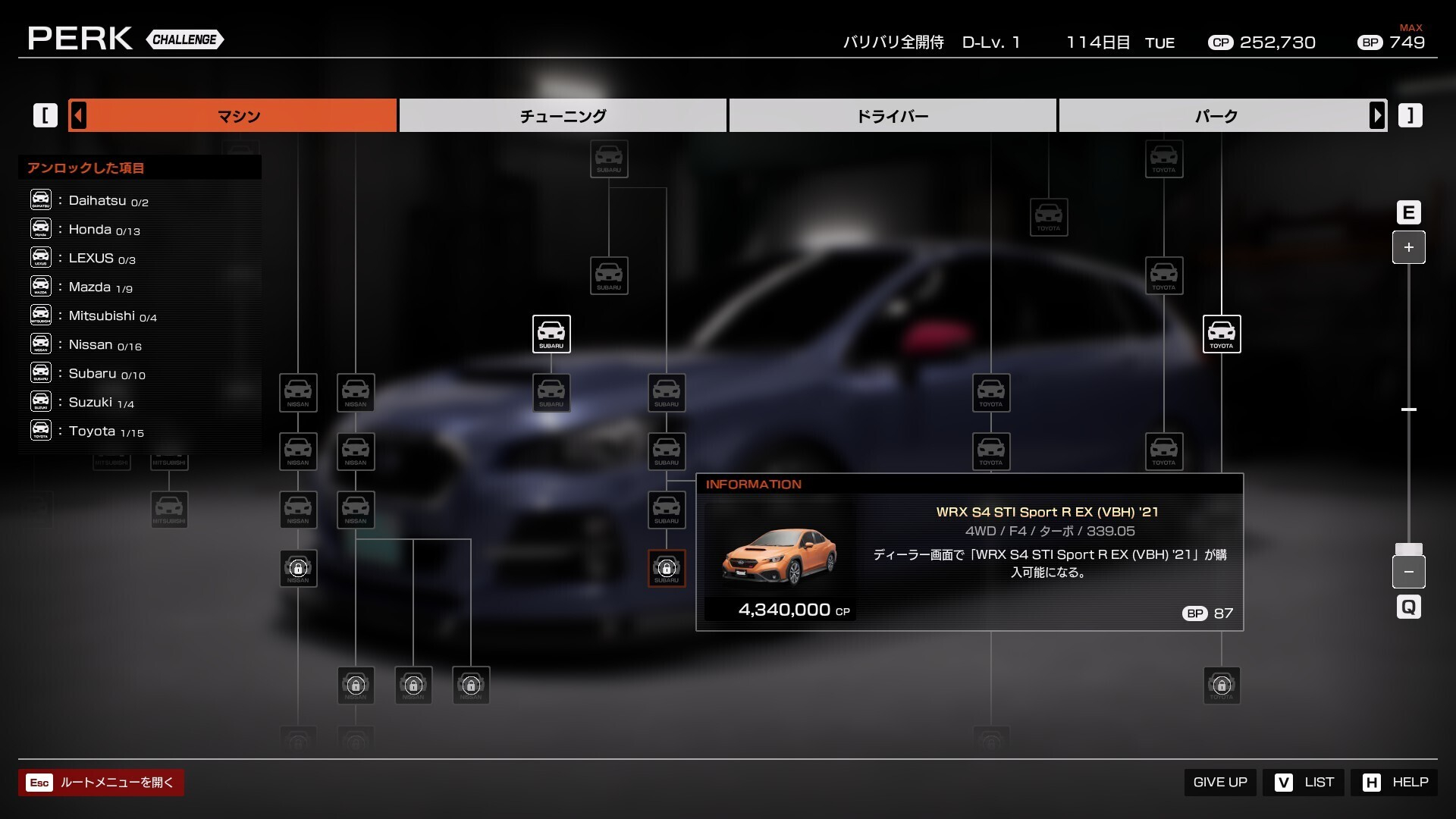Screen dimensions: 1456x819
Task: Click the left arrow on the tab bar
Action: click(x=78, y=116)
